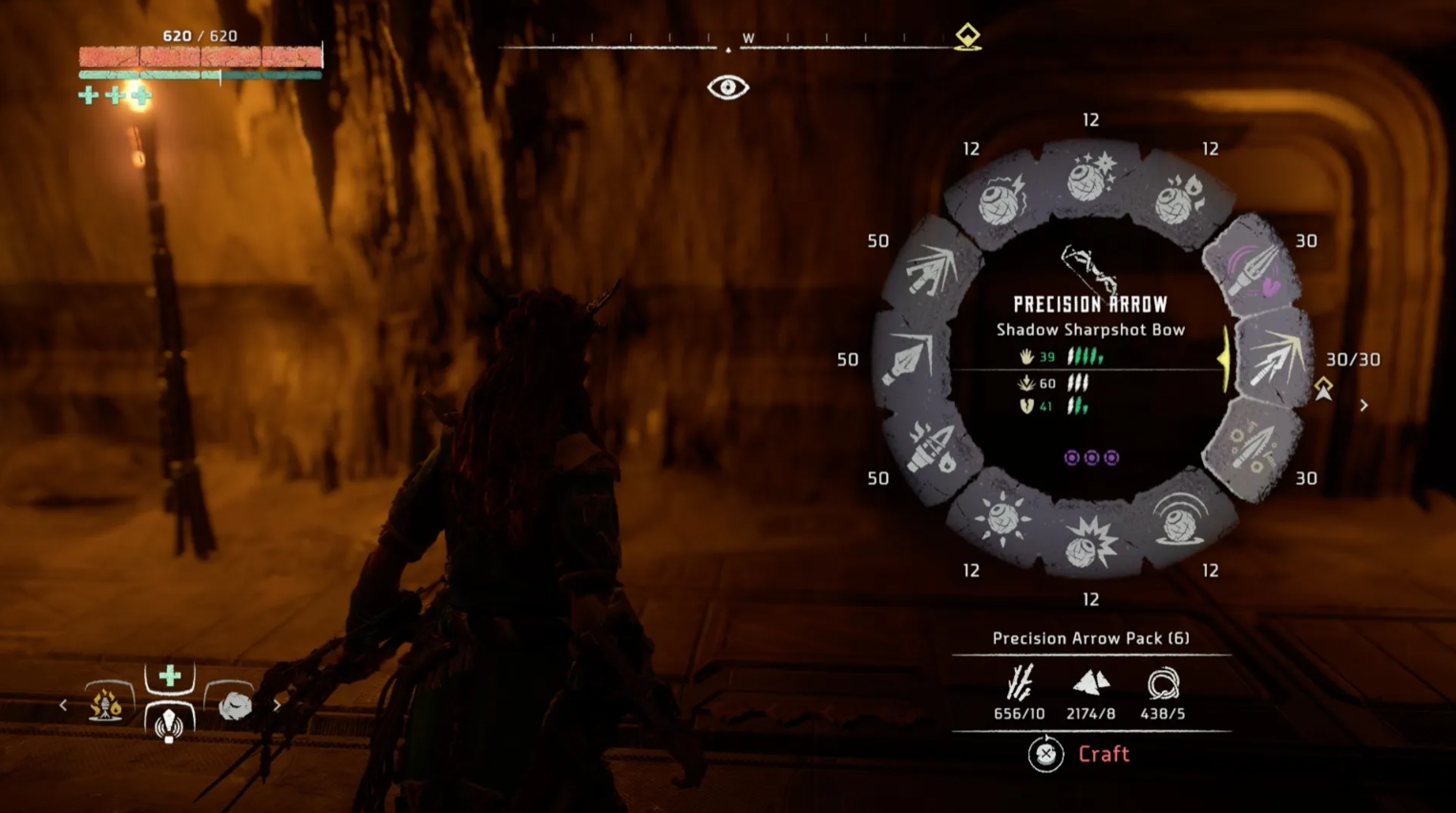This screenshot has height=813, width=1456.
Task: Use the green cross healing slot
Action: click(x=170, y=677)
